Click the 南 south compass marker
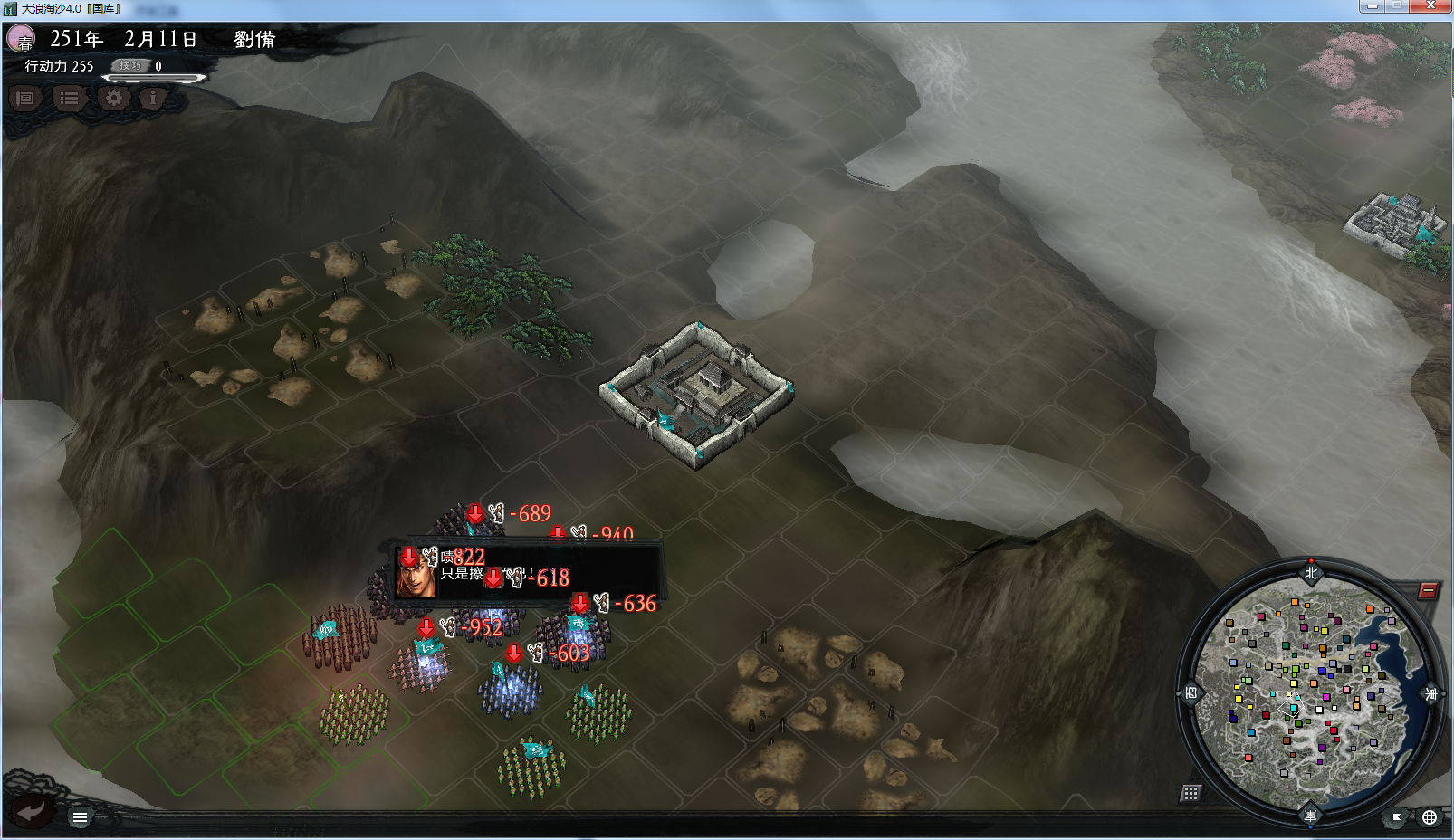Image resolution: width=1454 pixels, height=840 pixels. pyautogui.click(x=1310, y=815)
